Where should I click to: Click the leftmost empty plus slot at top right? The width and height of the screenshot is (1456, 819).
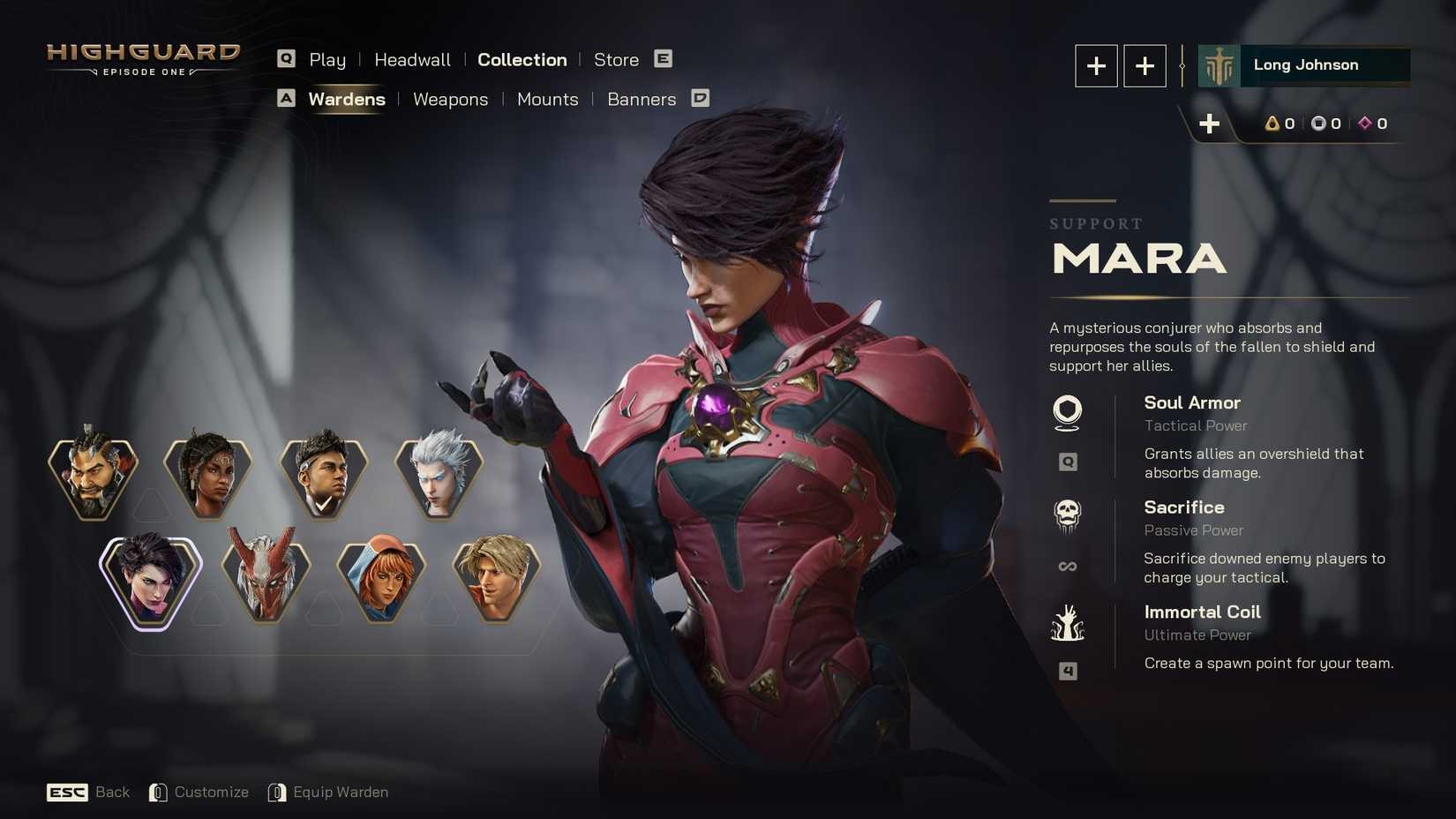(x=1095, y=65)
